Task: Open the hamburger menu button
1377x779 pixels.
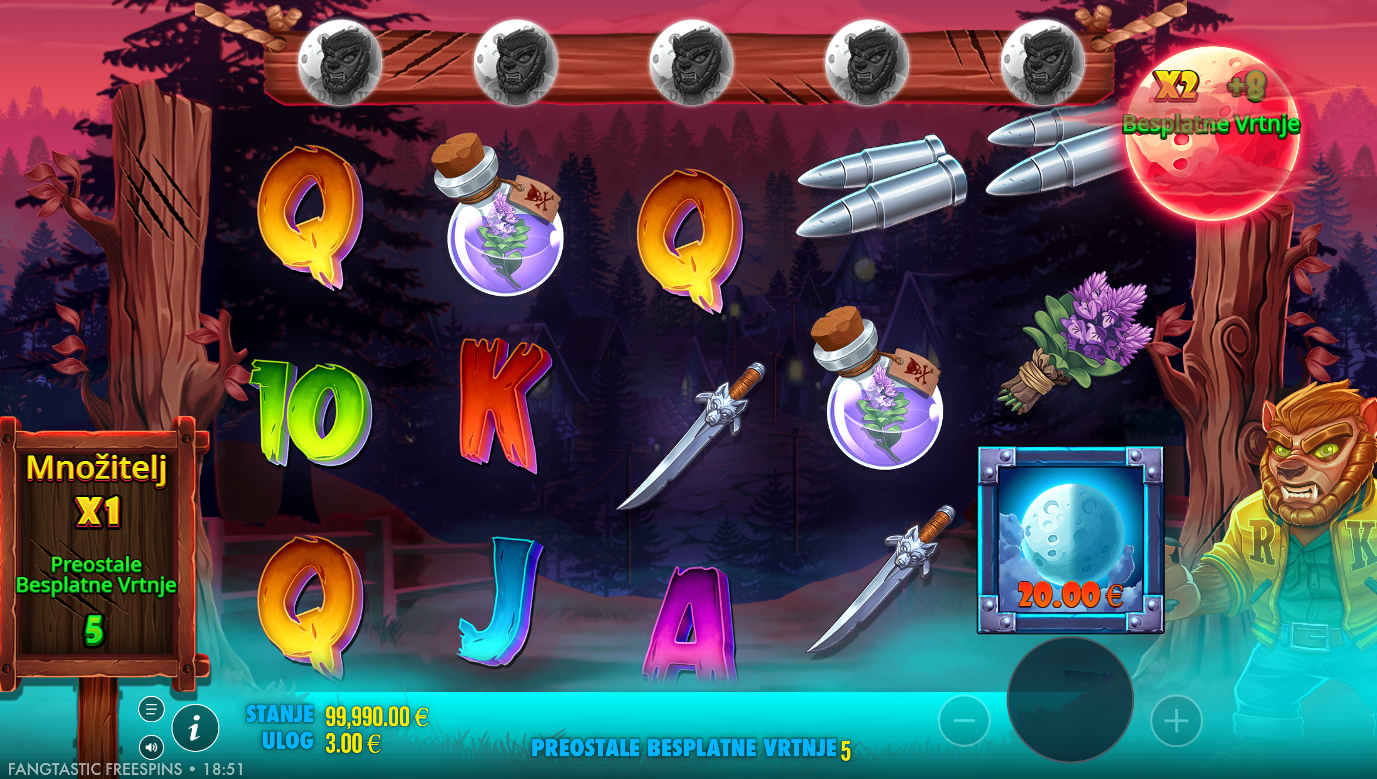Action: pos(152,710)
